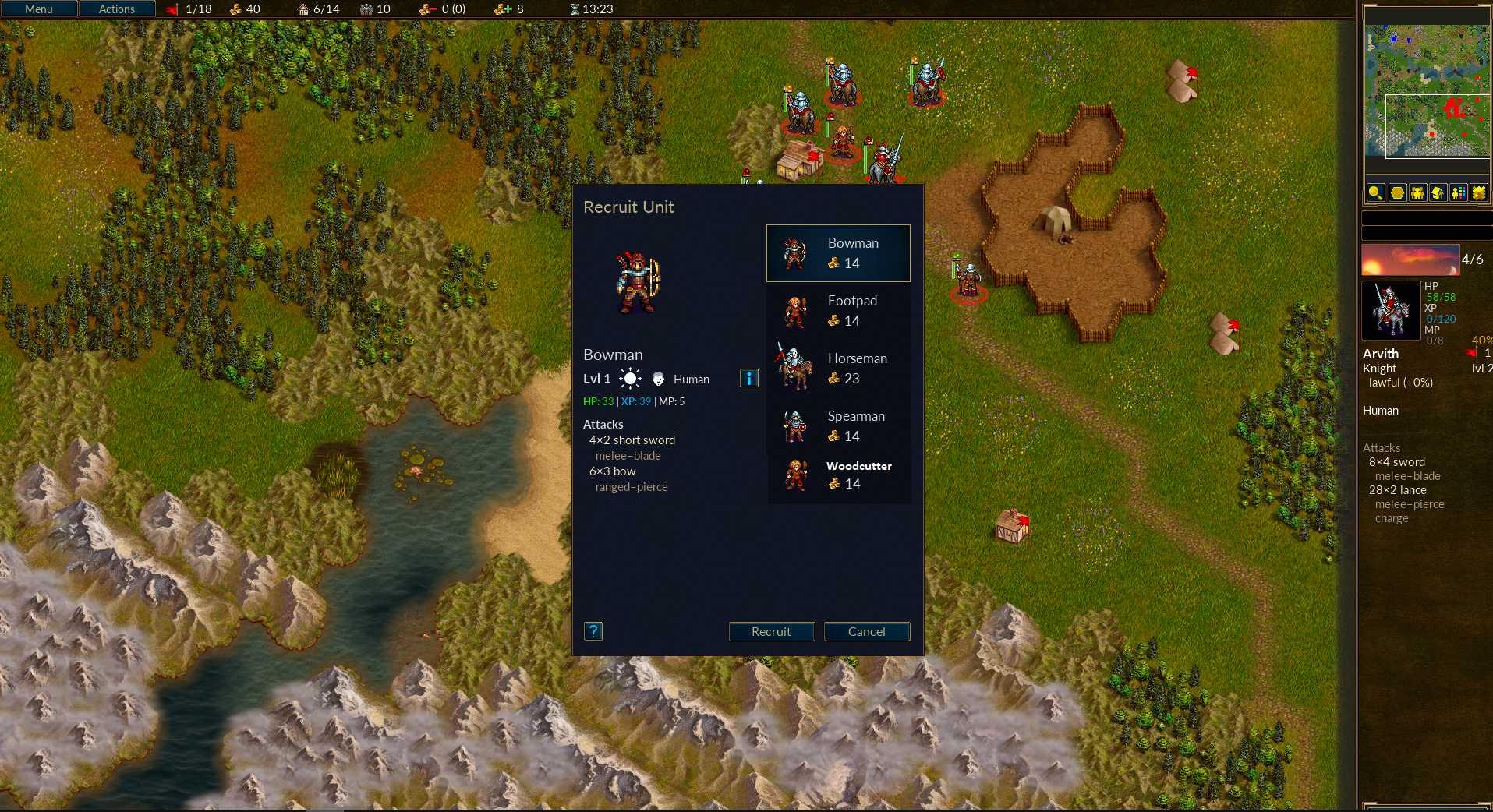Click Arvith's knight portrait in sidebar
This screenshot has width=1493, height=812.
click(1391, 310)
